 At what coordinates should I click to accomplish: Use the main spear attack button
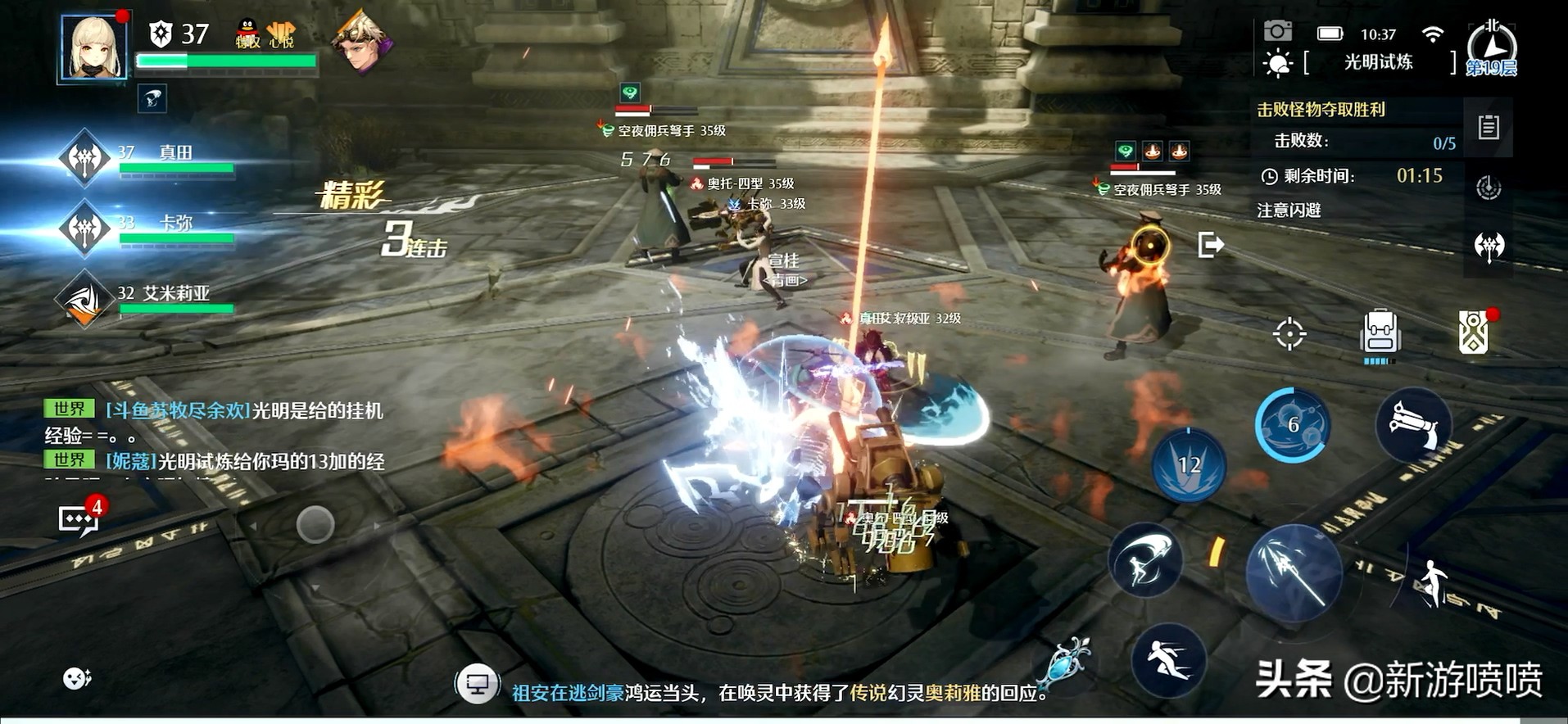pyautogui.click(x=1294, y=572)
